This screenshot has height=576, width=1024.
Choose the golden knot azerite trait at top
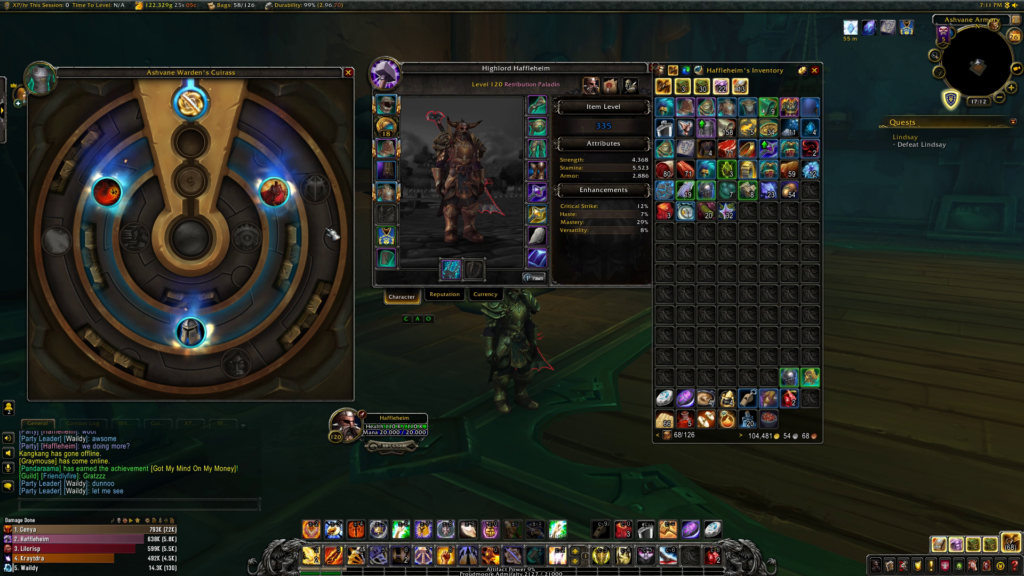coord(189,101)
